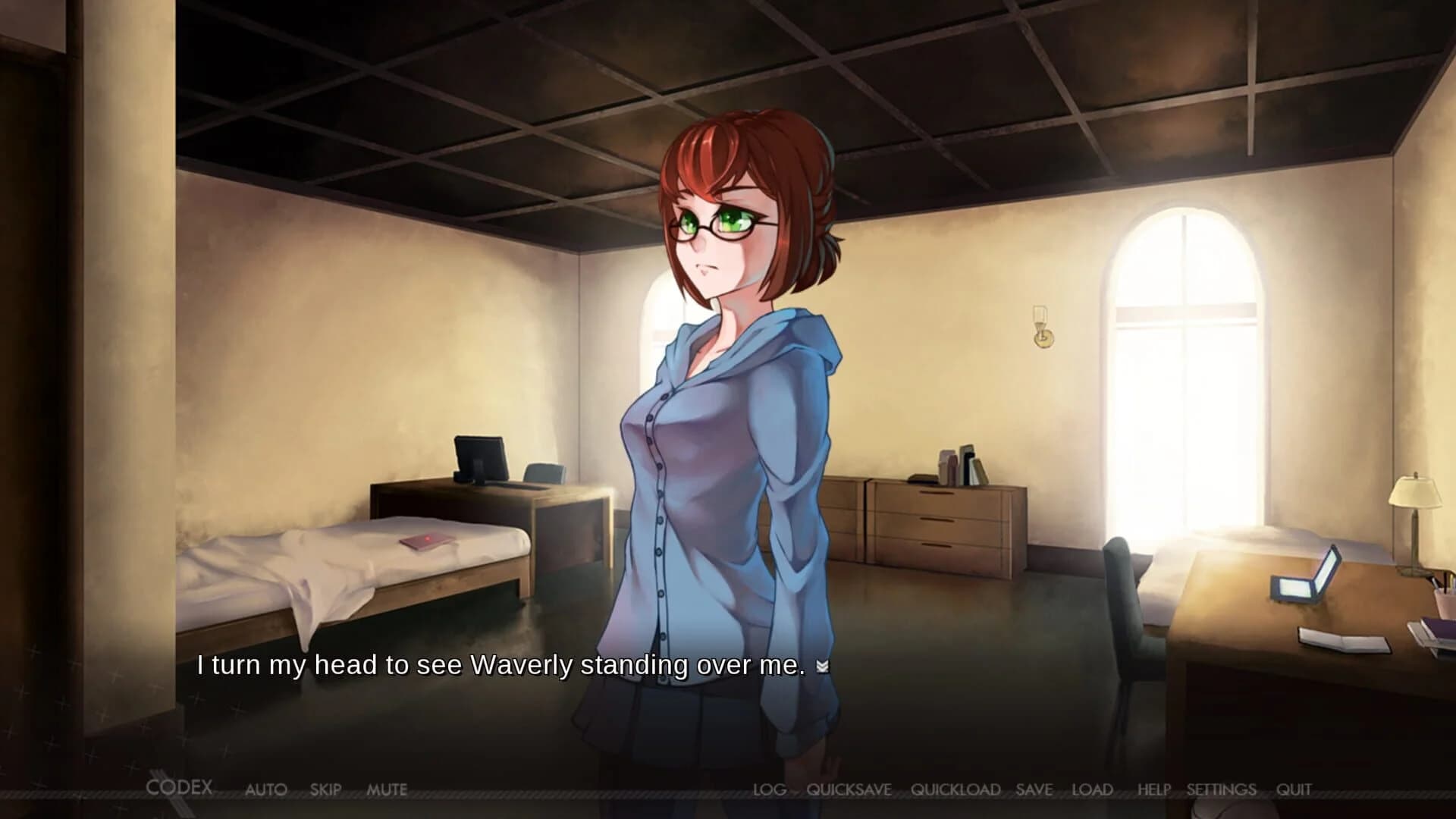Open the Settings menu
Image resolution: width=1456 pixels, height=819 pixels.
tap(1220, 789)
